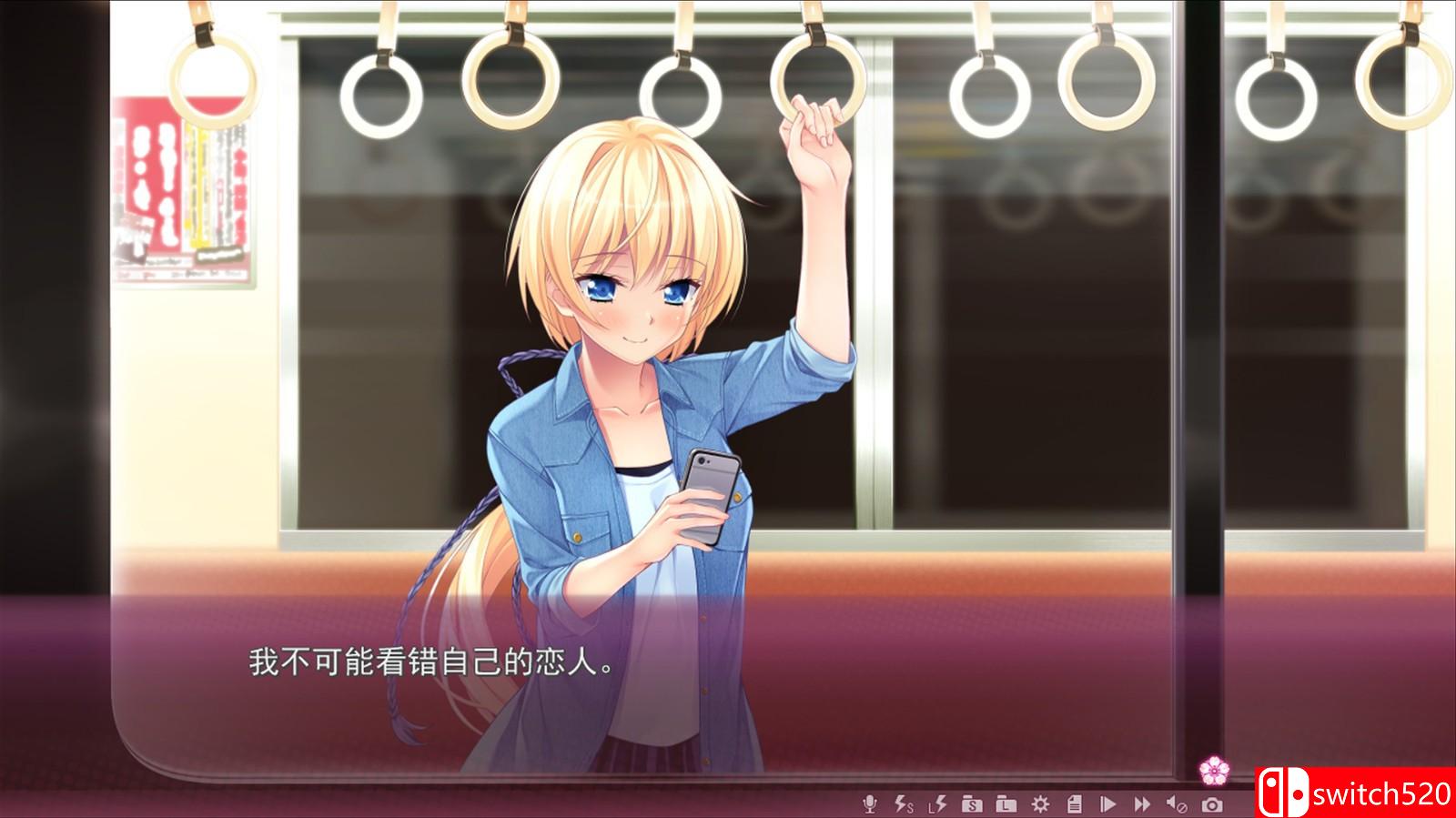Toggle voice playback with the microphone icon

click(x=870, y=804)
